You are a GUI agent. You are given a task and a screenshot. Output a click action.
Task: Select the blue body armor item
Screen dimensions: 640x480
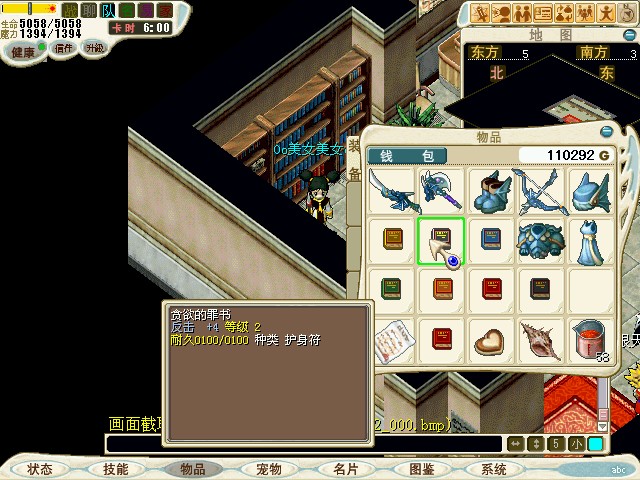(x=539, y=240)
